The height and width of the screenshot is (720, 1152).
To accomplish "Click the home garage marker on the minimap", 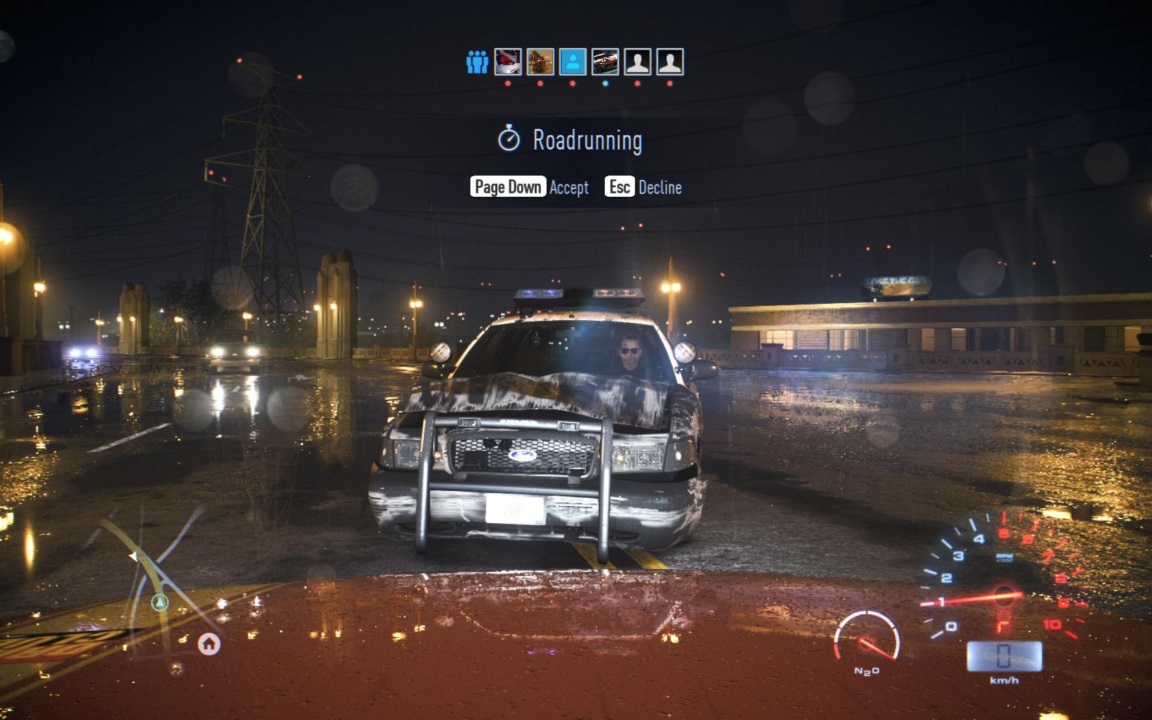I will coord(209,643).
